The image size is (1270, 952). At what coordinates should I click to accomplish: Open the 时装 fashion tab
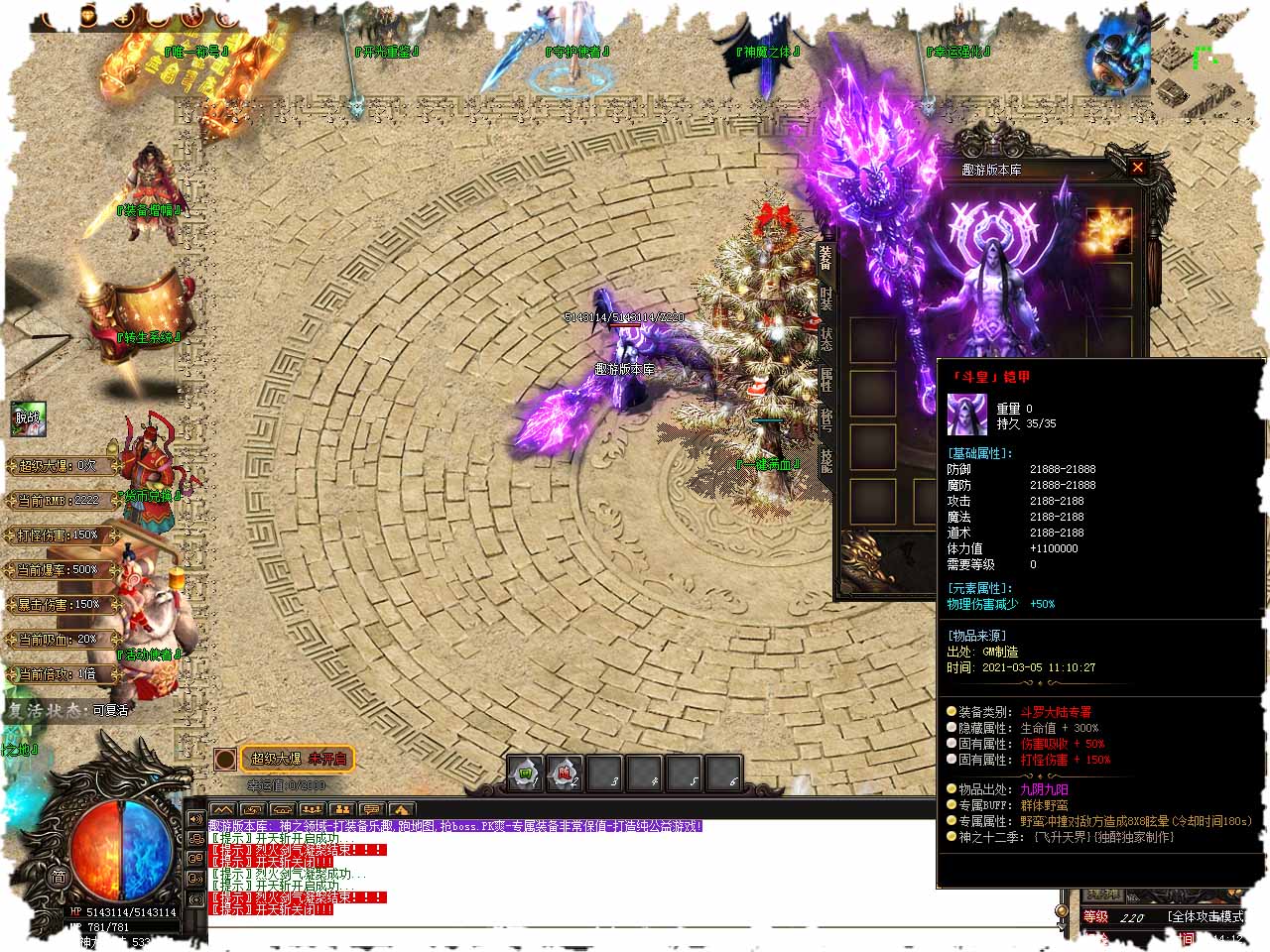click(825, 297)
